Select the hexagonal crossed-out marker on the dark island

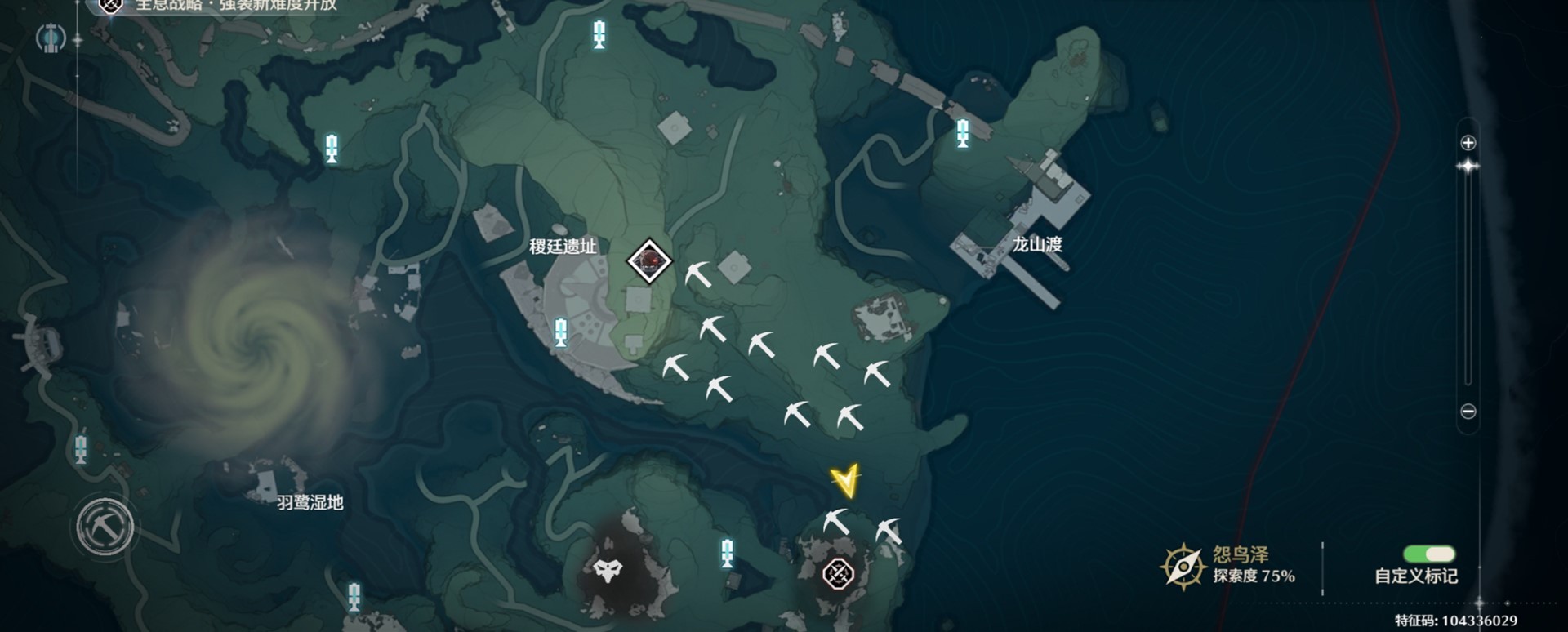pyautogui.click(x=838, y=573)
